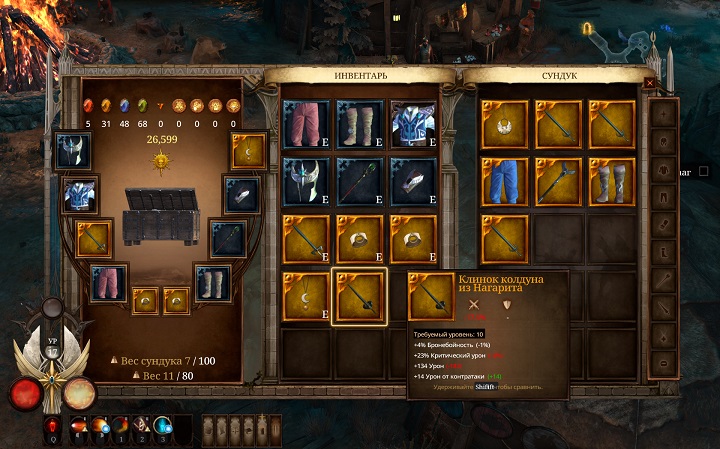The width and height of the screenshot is (720, 449).
Task: Select the pink trousers in inventory
Action: [305, 123]
